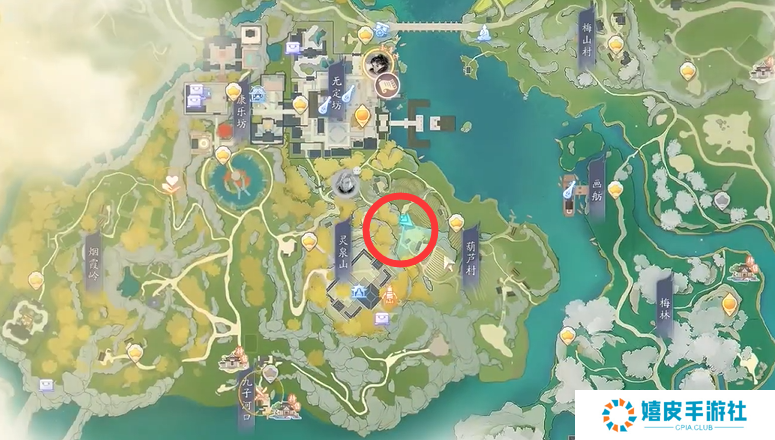Screen dimensions: 775x440
Task: Select the gold marker right of 梅林
Action: 730,302
